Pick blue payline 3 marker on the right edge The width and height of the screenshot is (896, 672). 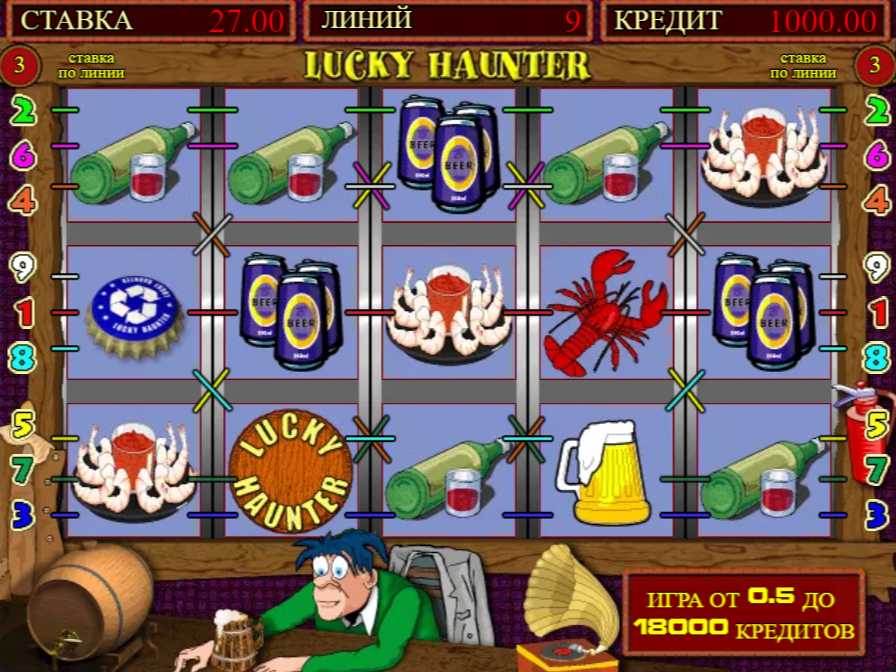[x=877, y=515]
